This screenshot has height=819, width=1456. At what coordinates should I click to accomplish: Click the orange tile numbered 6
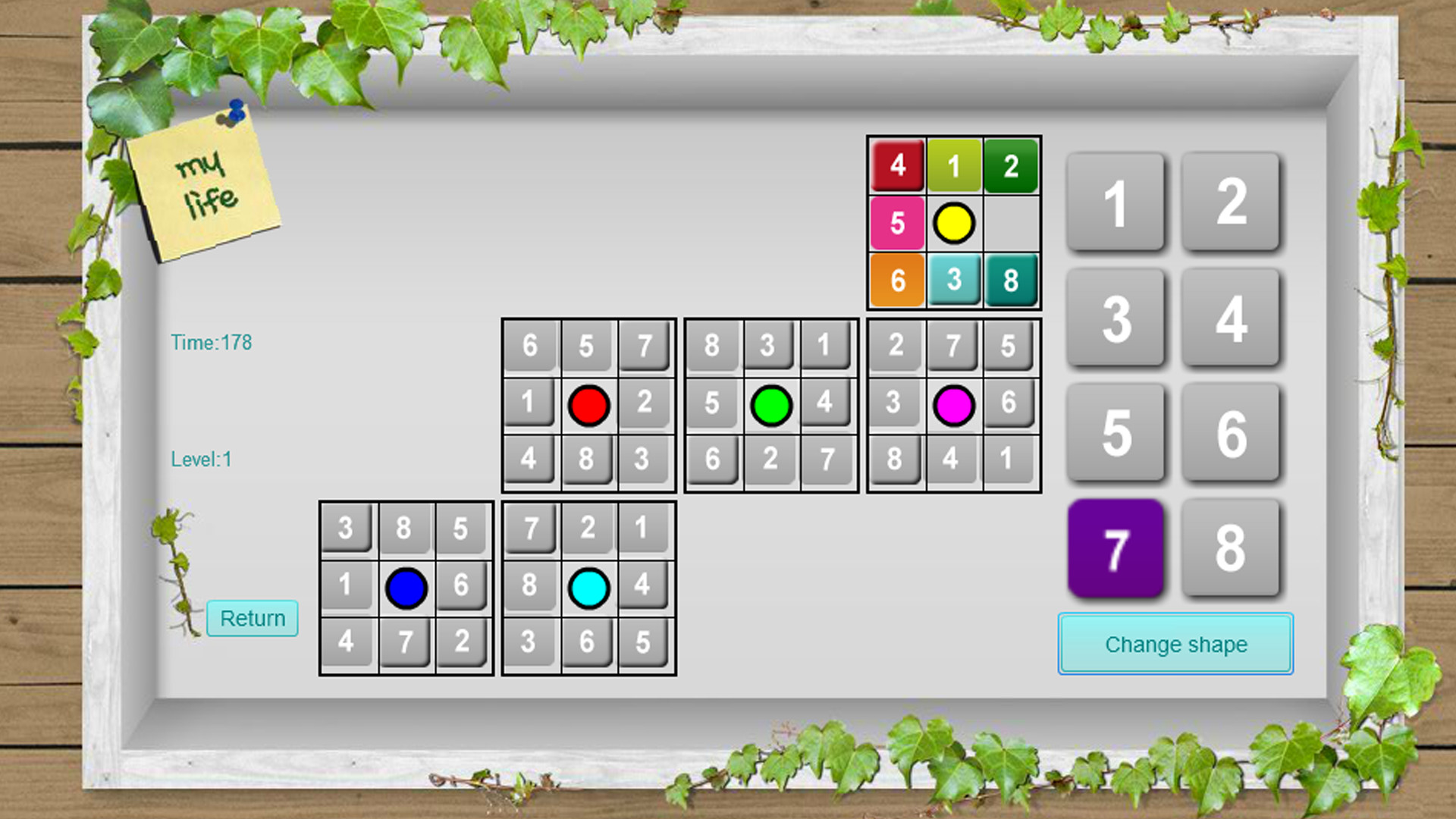point(897,281)
